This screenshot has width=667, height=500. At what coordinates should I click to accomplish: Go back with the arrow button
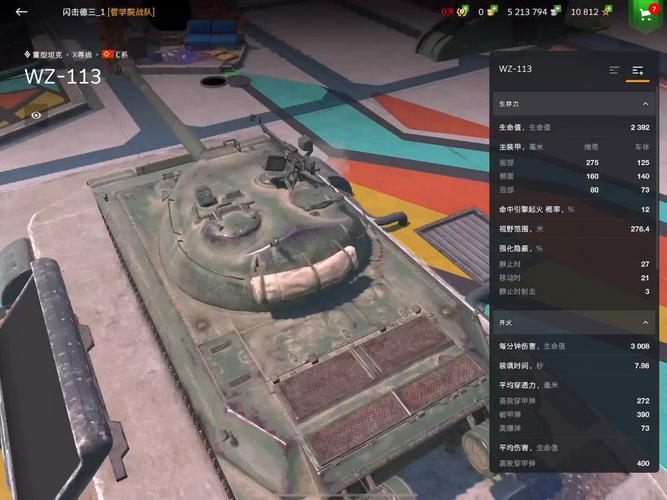click(22, 12)
